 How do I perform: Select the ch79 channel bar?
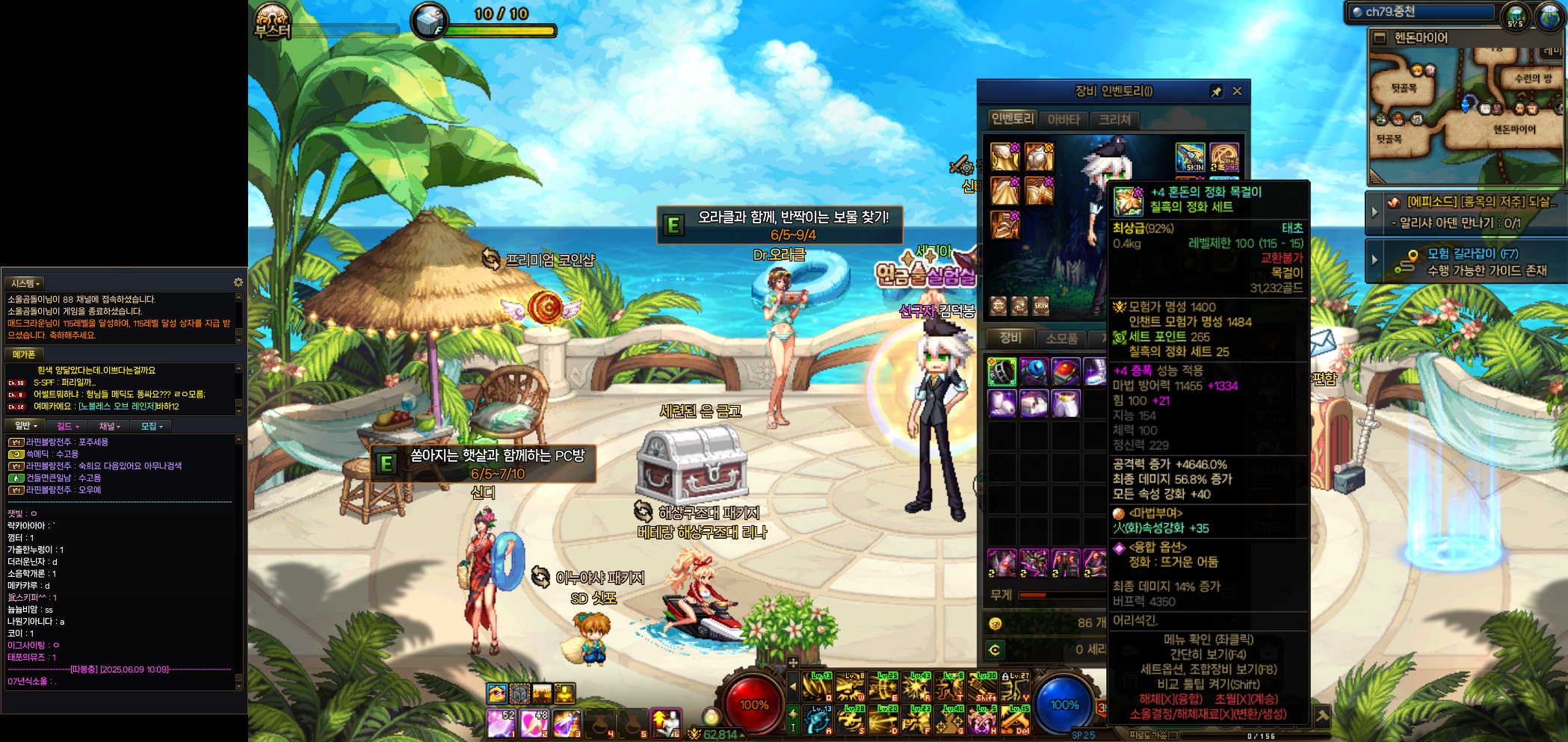click(1420, 12)
